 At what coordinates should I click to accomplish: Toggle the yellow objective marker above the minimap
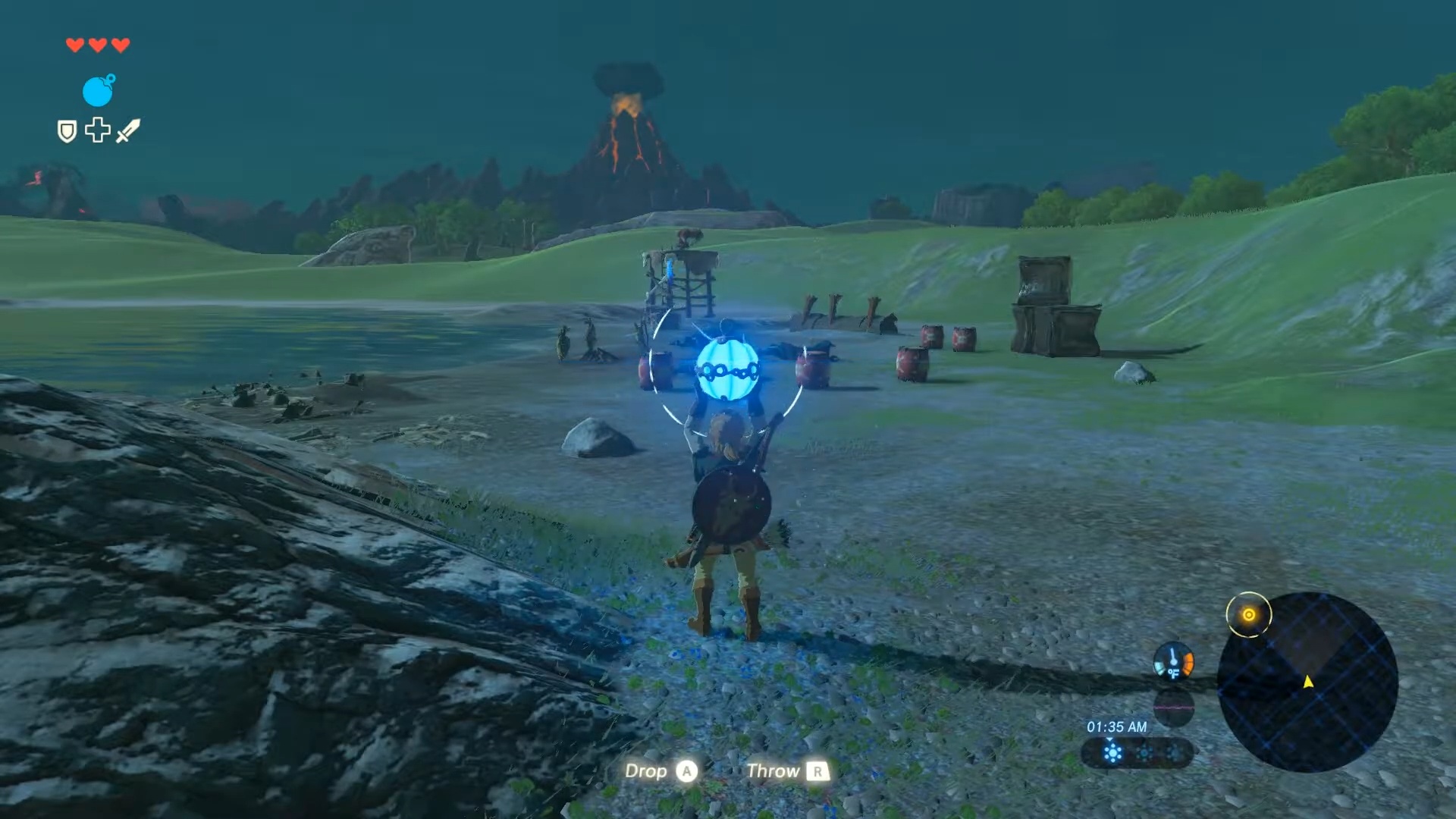click(1248, 614)
